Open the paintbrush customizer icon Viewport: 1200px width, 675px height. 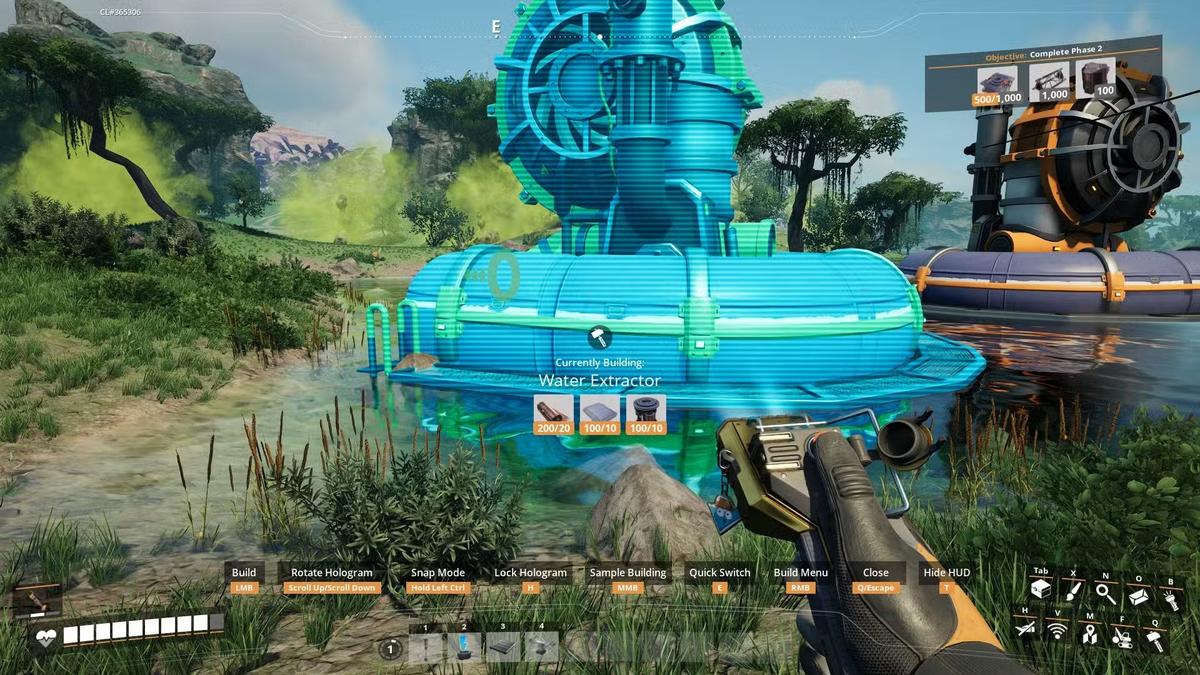click(1072, 591)
